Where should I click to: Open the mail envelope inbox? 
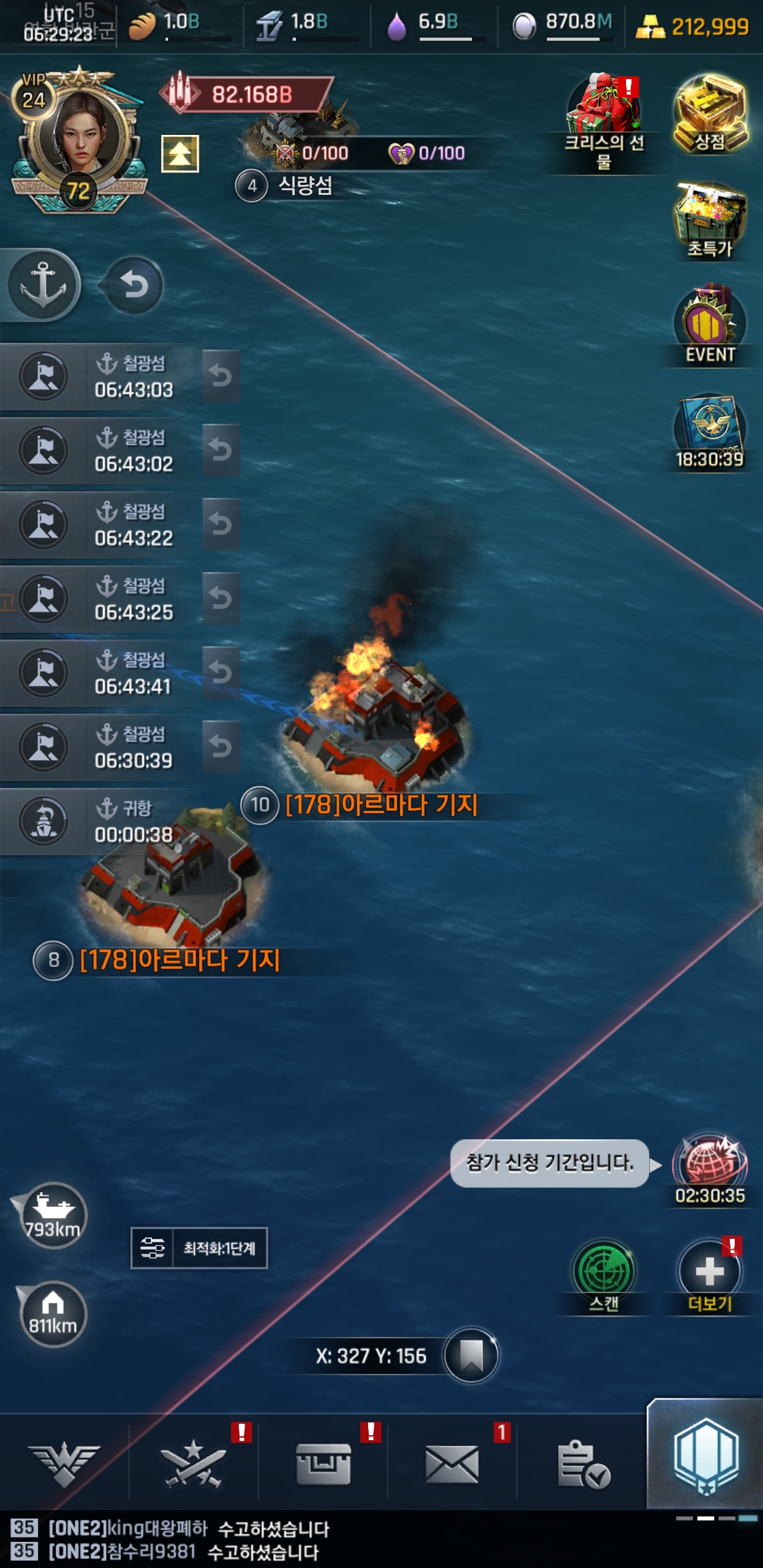pyautogui.click(x=452, y=1463)
